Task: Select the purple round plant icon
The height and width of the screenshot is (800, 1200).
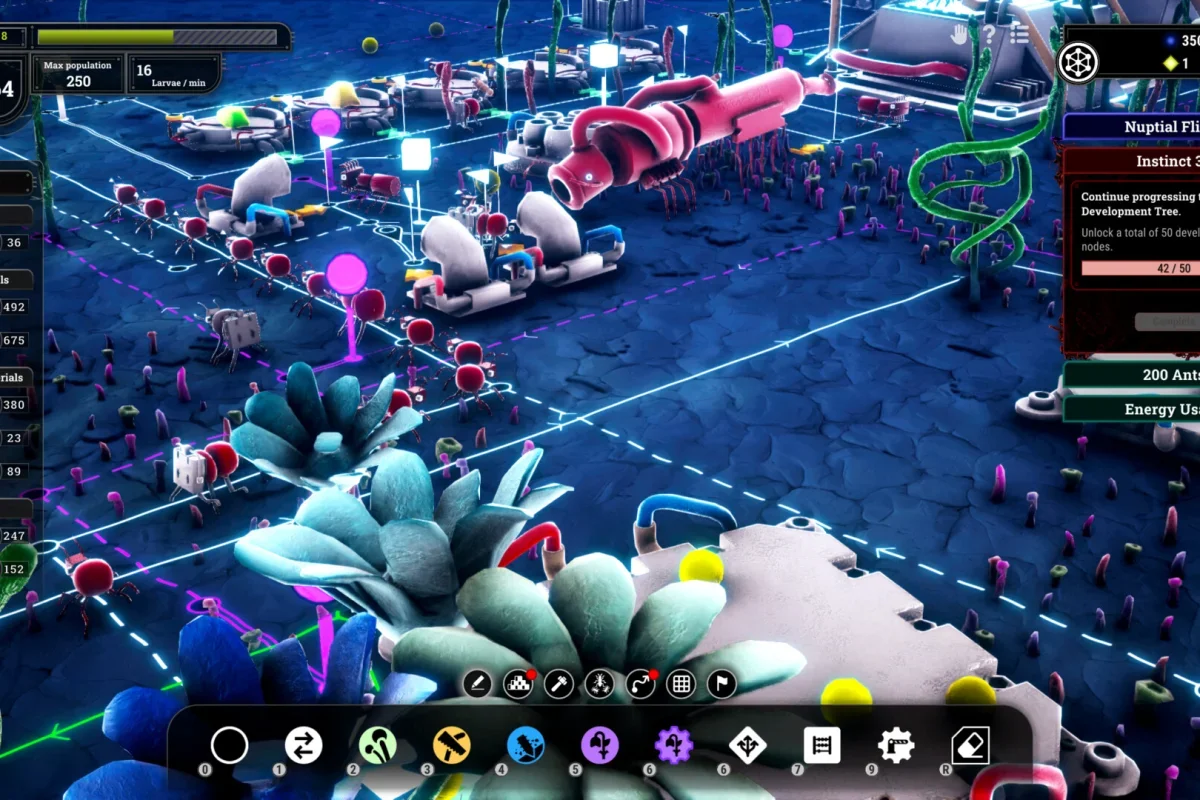Action: tap(600, 745)
